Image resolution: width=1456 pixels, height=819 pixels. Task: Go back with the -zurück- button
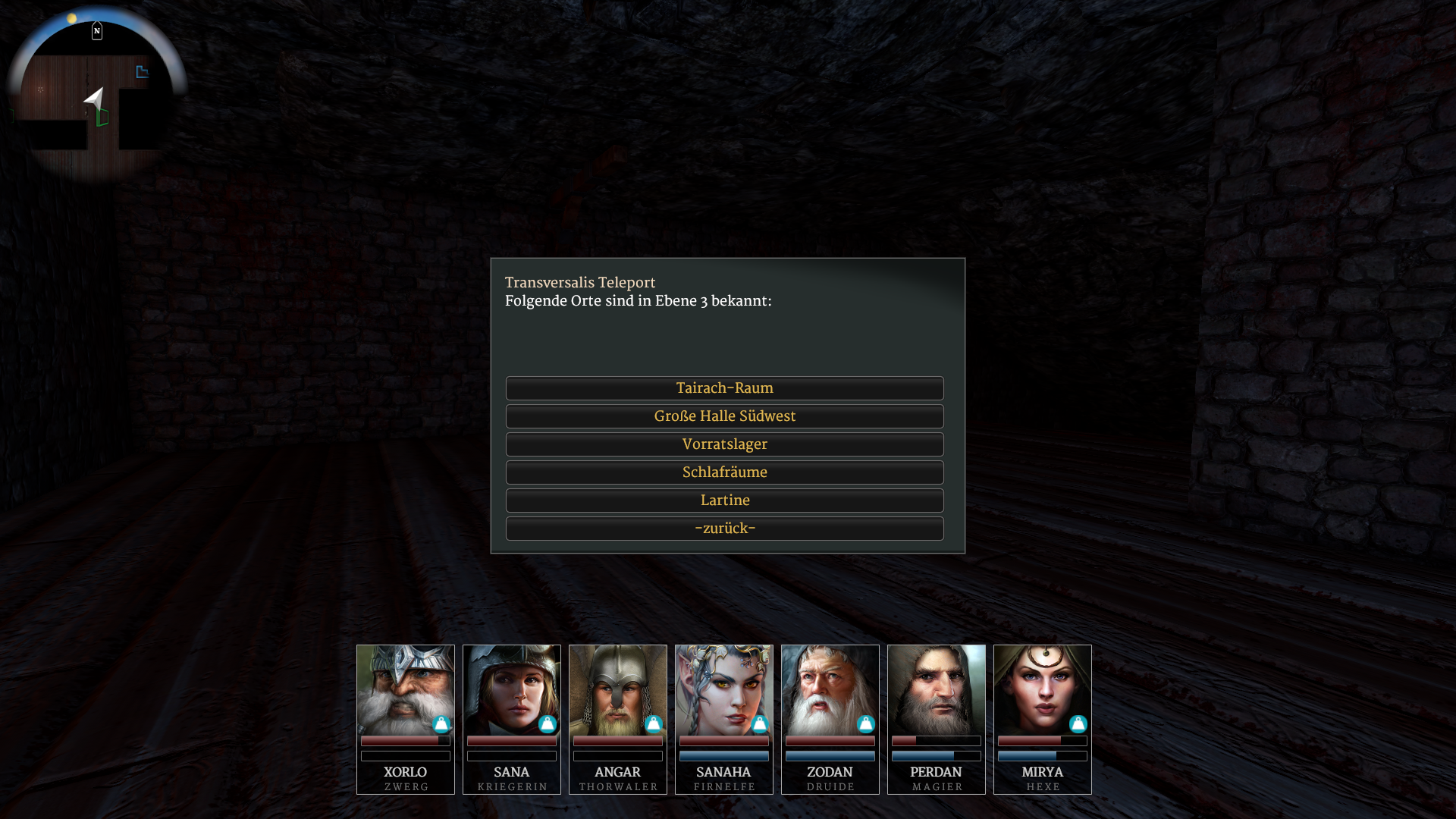click(724, 529)
